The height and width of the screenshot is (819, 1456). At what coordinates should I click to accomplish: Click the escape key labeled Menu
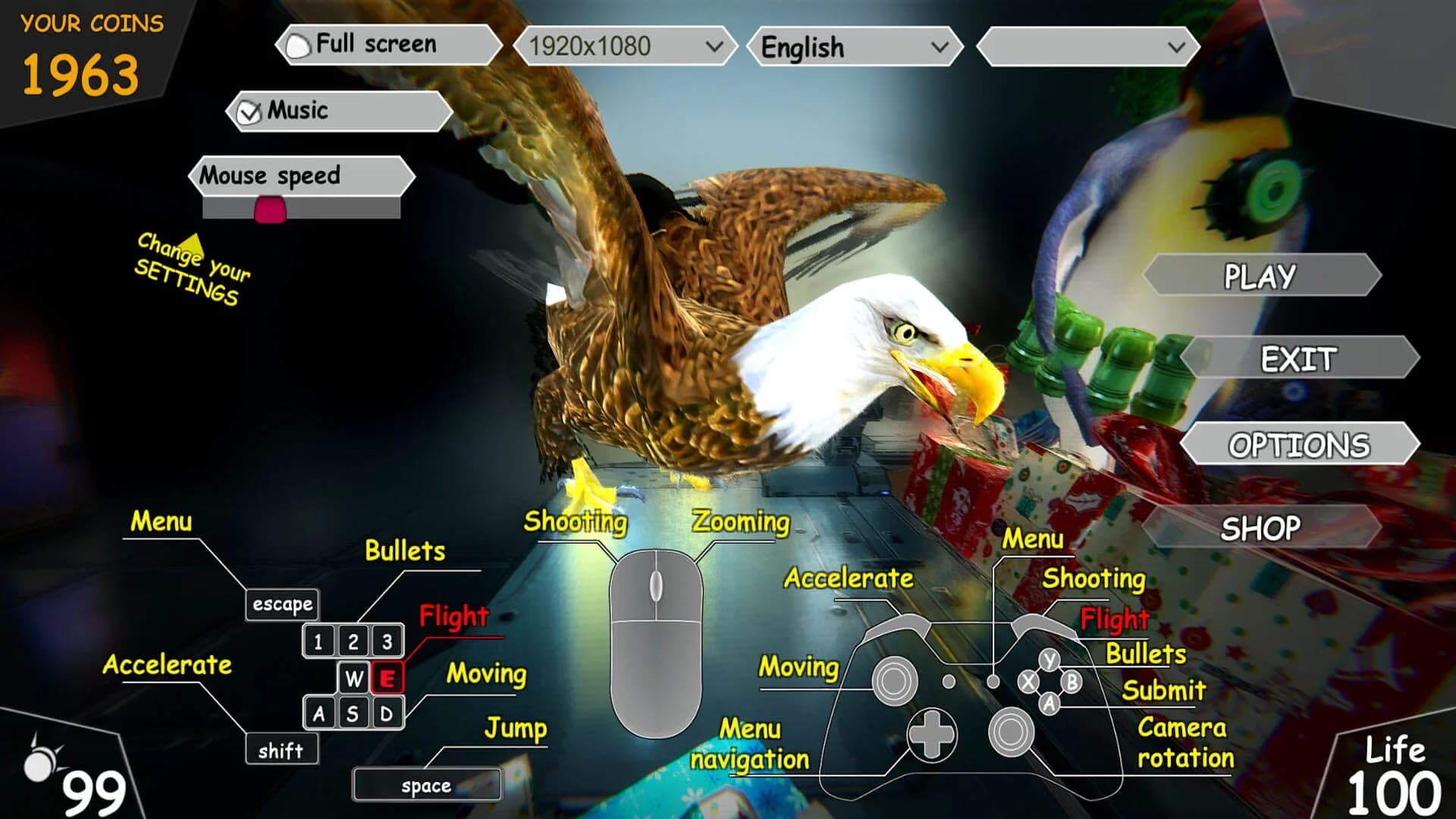coord(281,604)
